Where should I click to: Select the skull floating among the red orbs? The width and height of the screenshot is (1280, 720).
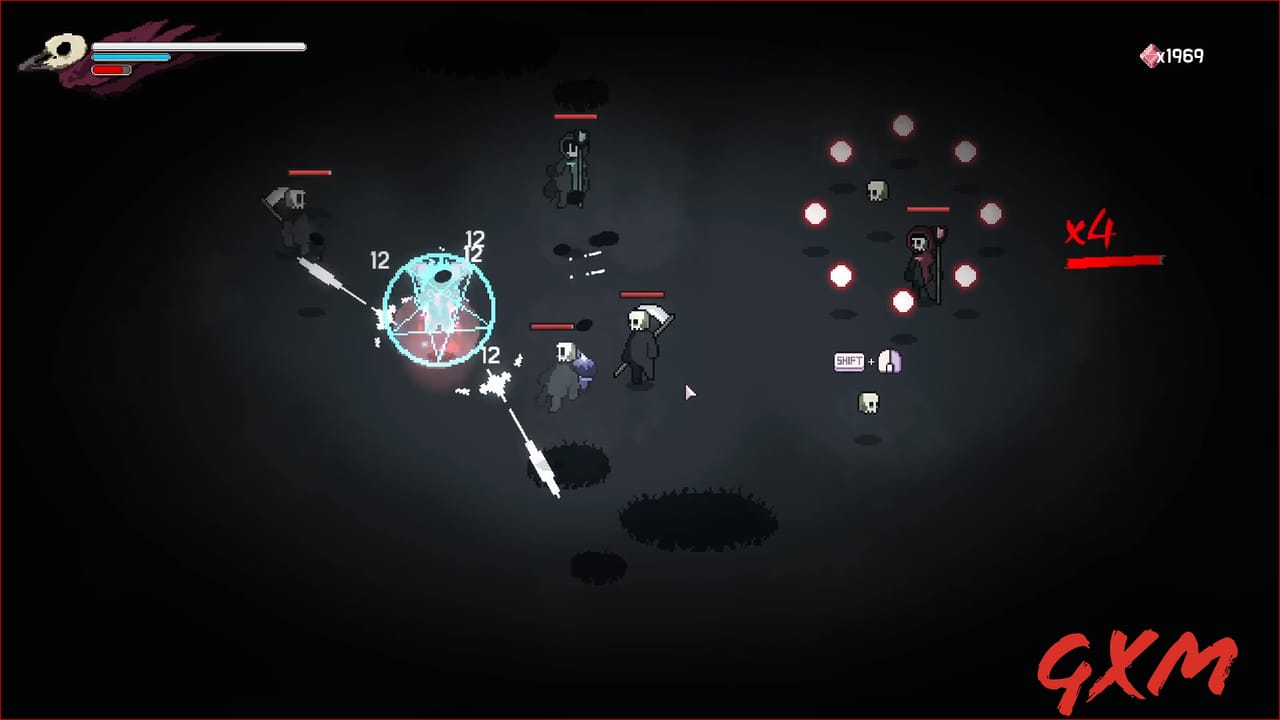(x=879, y=190)
